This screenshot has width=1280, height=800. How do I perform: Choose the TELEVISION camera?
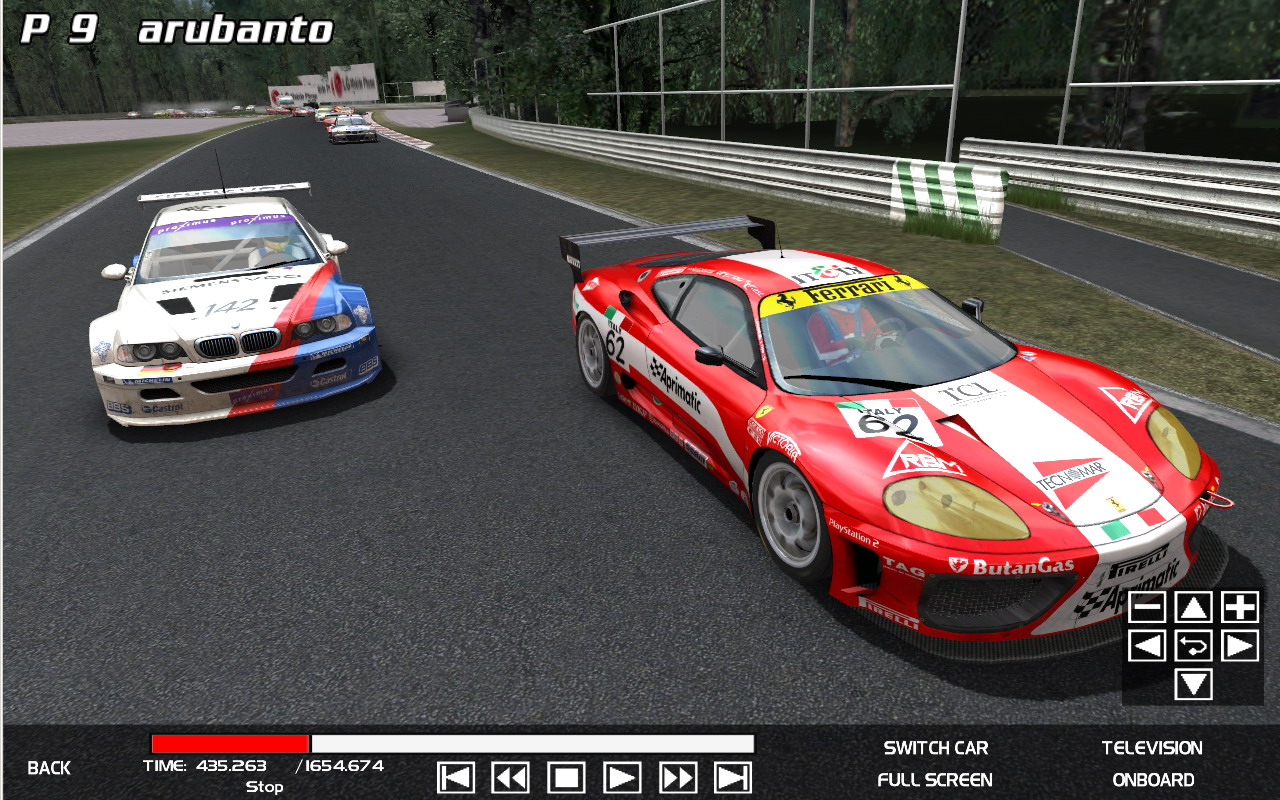(x=1152, y=748)
